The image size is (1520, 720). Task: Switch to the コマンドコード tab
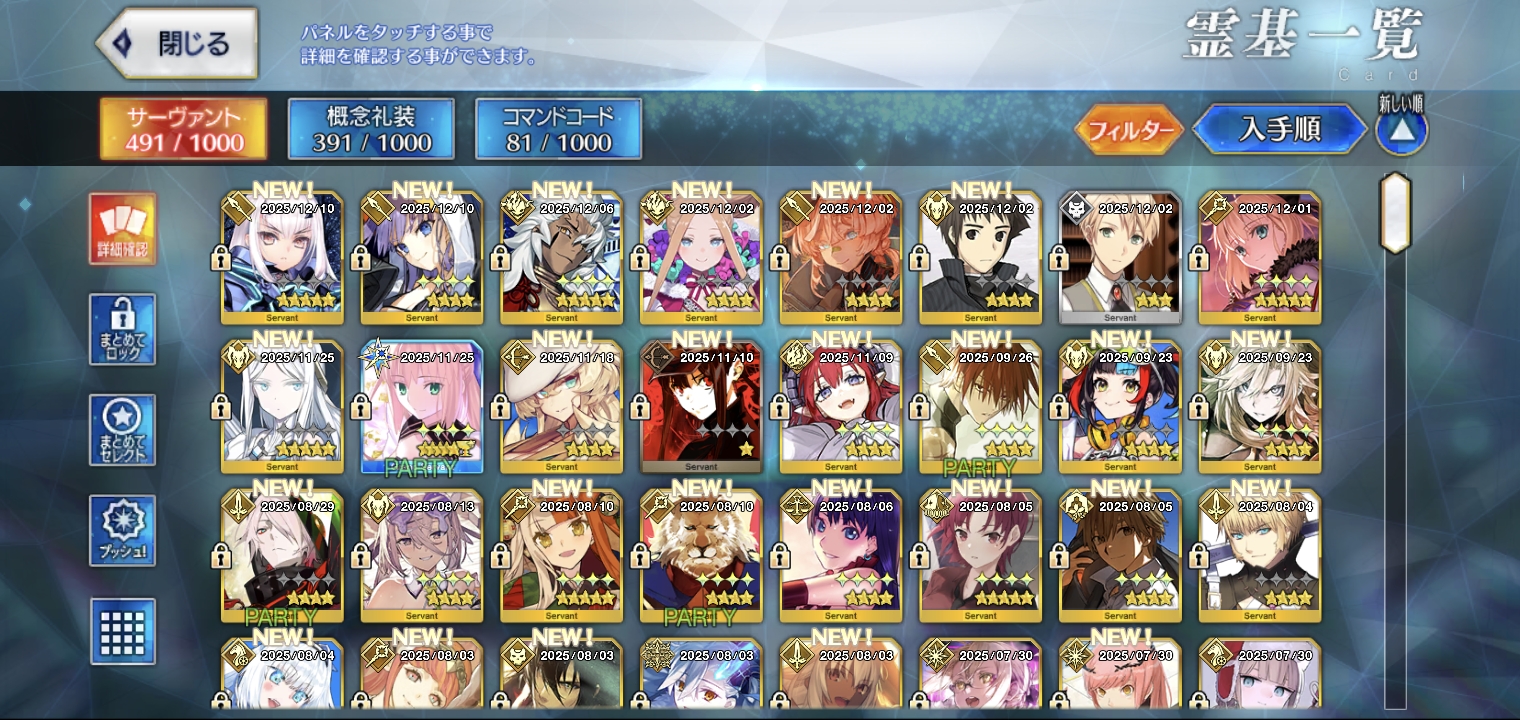point(558,129)
